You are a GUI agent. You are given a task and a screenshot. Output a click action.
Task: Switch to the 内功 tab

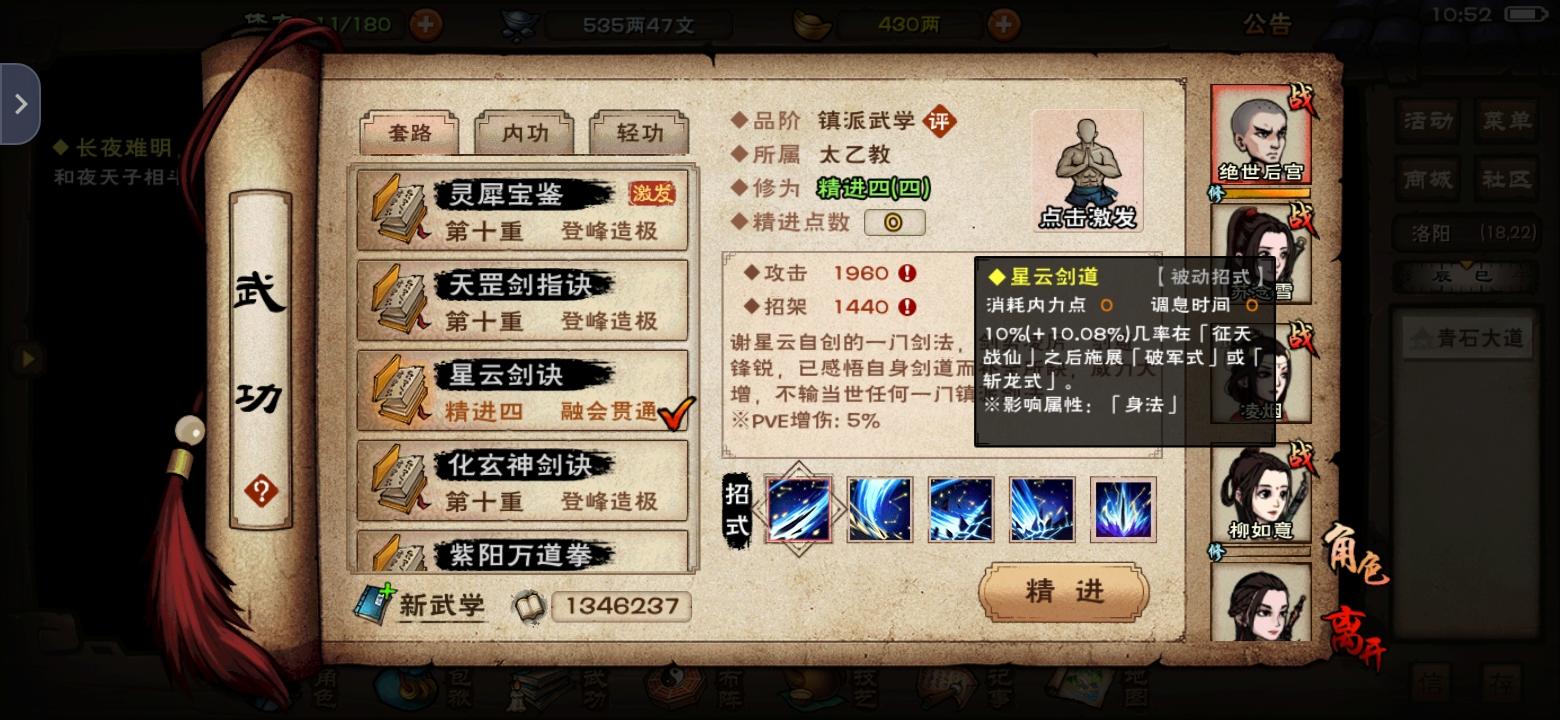(525, 132)
